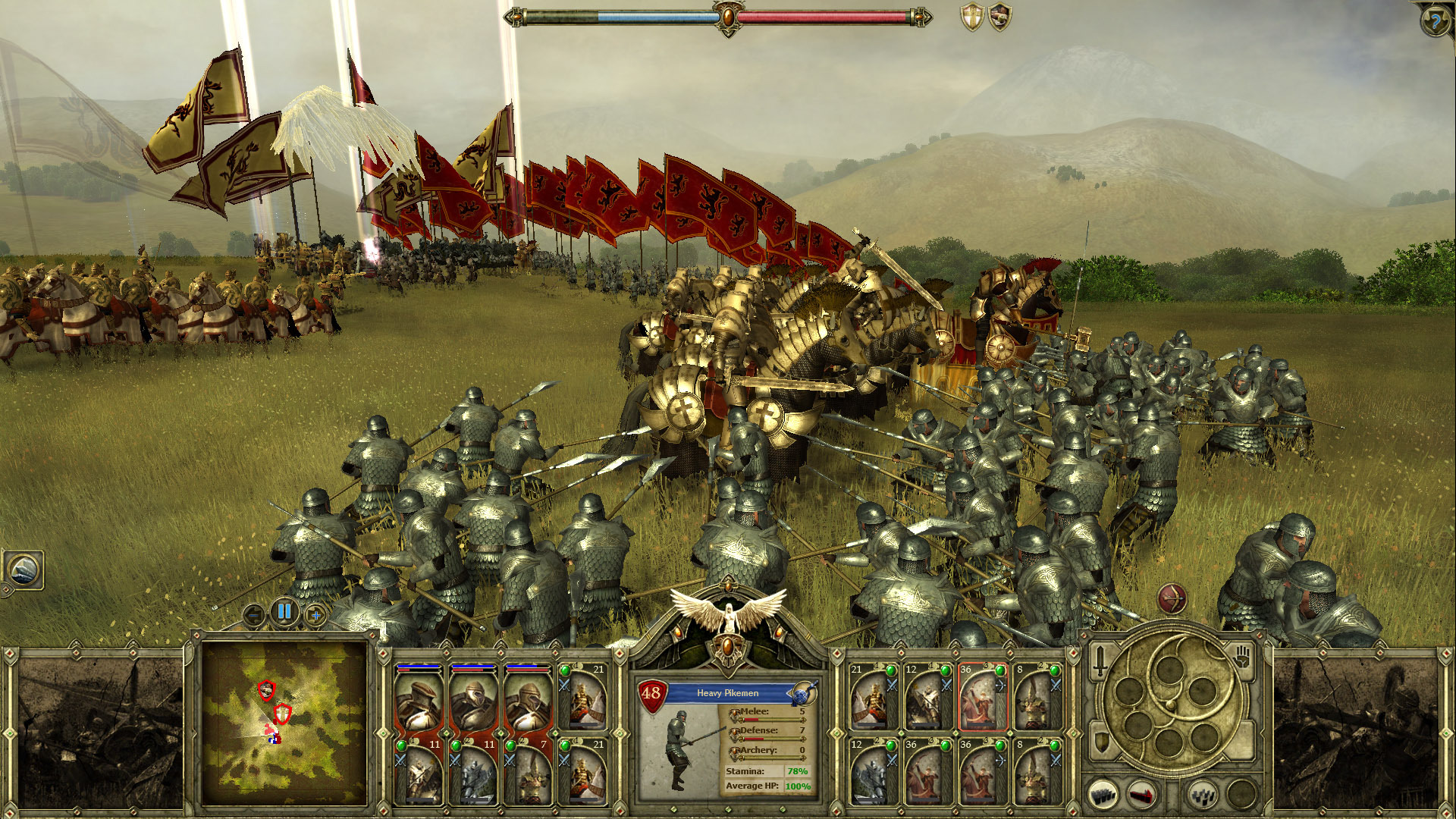This screenshot has height=819, width=1456.
Task: Select the hand halt icon on the command wheel
Action: pyautogui.click(x=1241, y=658)
